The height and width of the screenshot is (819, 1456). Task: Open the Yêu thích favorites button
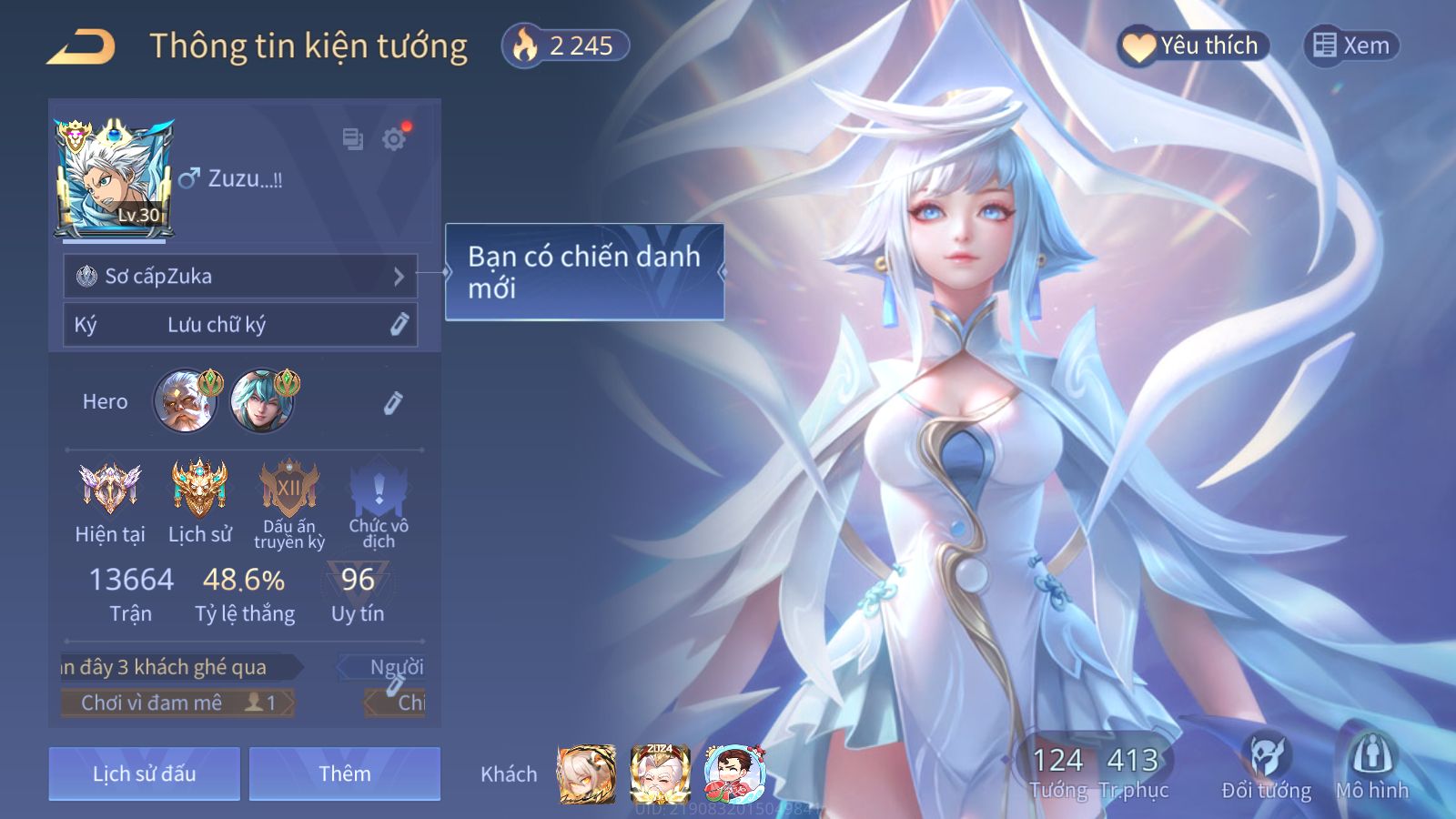1192,45
